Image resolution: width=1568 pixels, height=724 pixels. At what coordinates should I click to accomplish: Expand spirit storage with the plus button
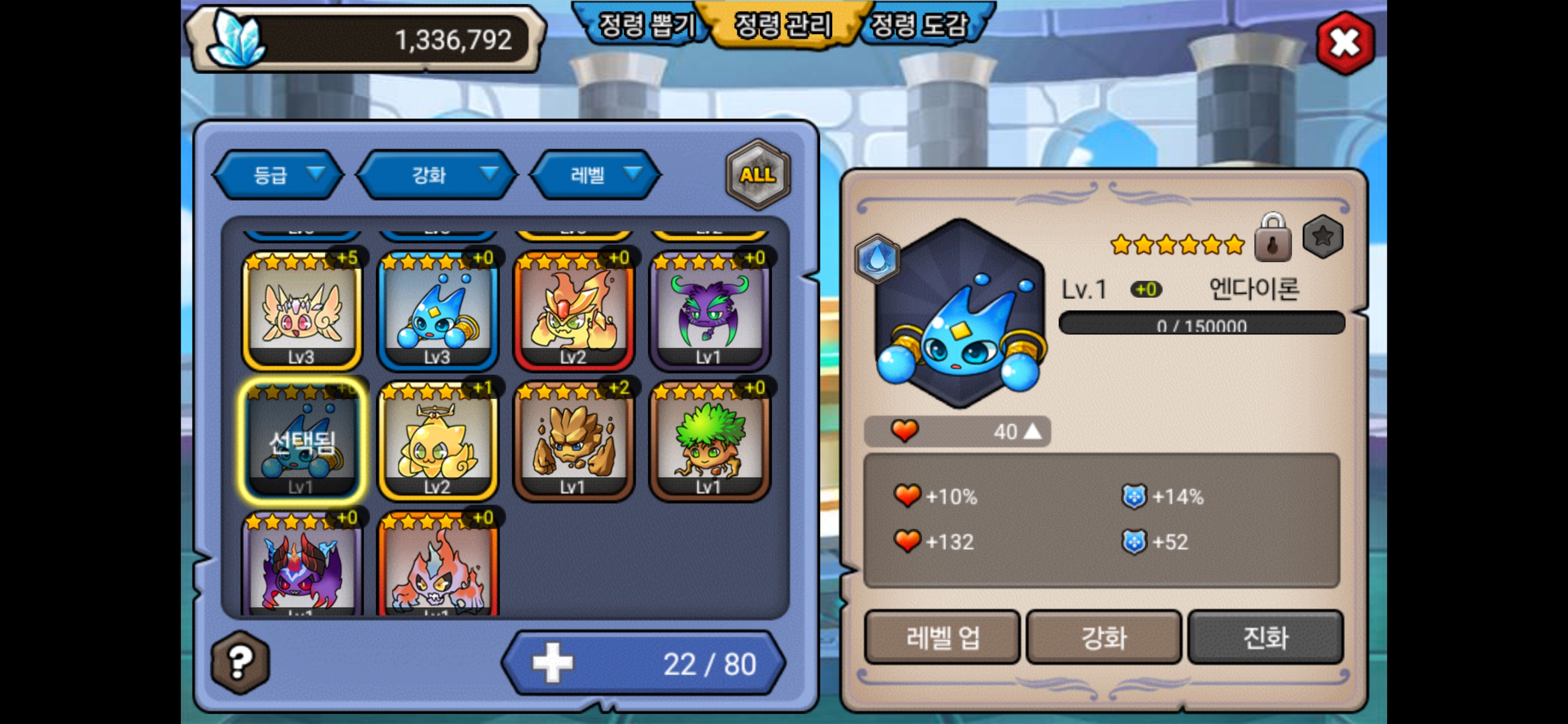pos(553,663)
